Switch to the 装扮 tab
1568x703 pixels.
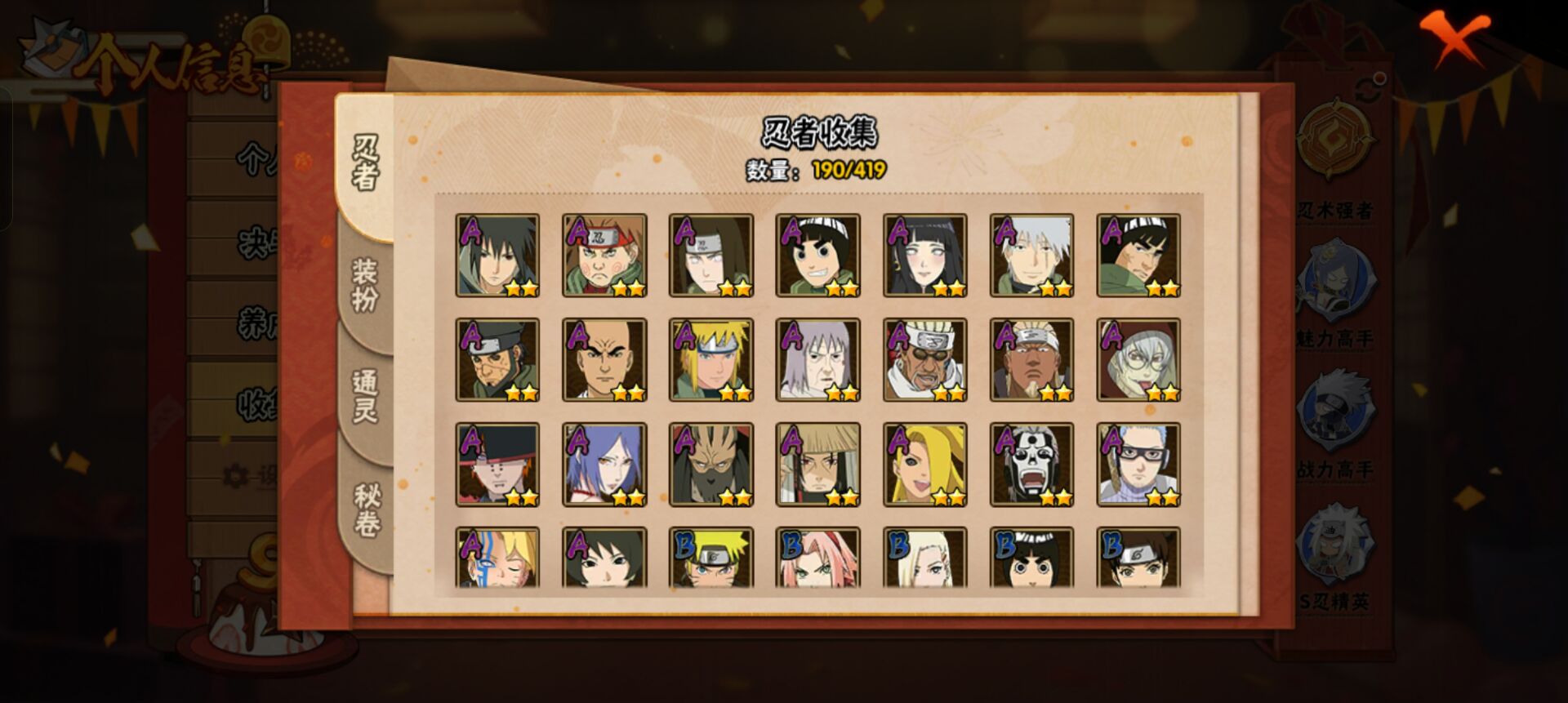tap(364, 285)
